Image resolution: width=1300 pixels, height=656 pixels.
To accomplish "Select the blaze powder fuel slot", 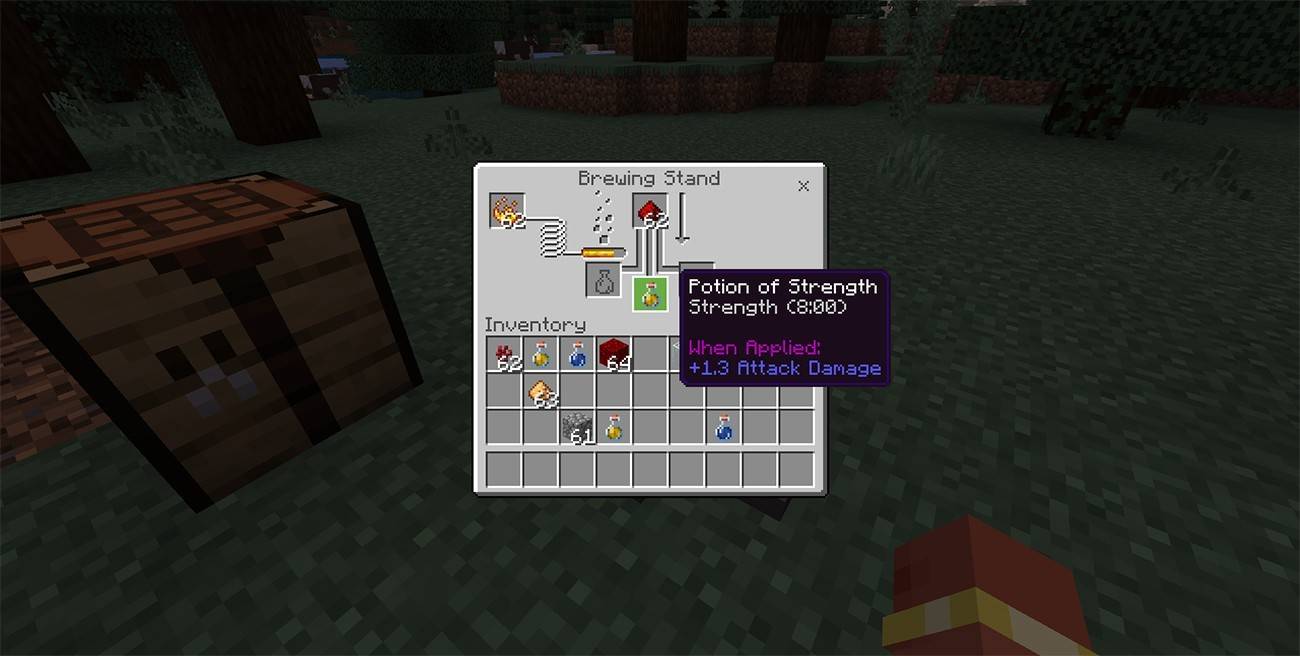I will 508,211.
